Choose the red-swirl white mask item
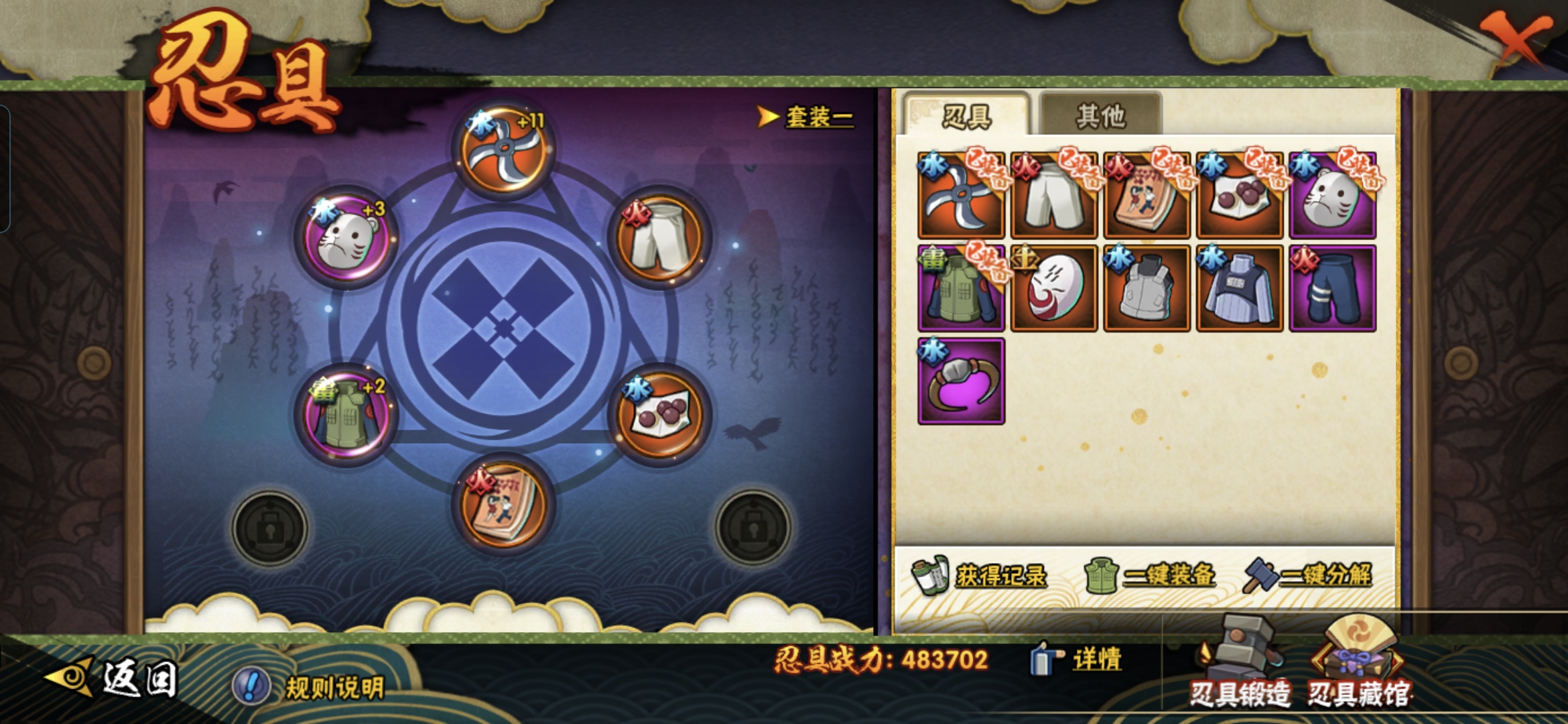Viewport: 1568px width, 724px height. coord(1053,288)
